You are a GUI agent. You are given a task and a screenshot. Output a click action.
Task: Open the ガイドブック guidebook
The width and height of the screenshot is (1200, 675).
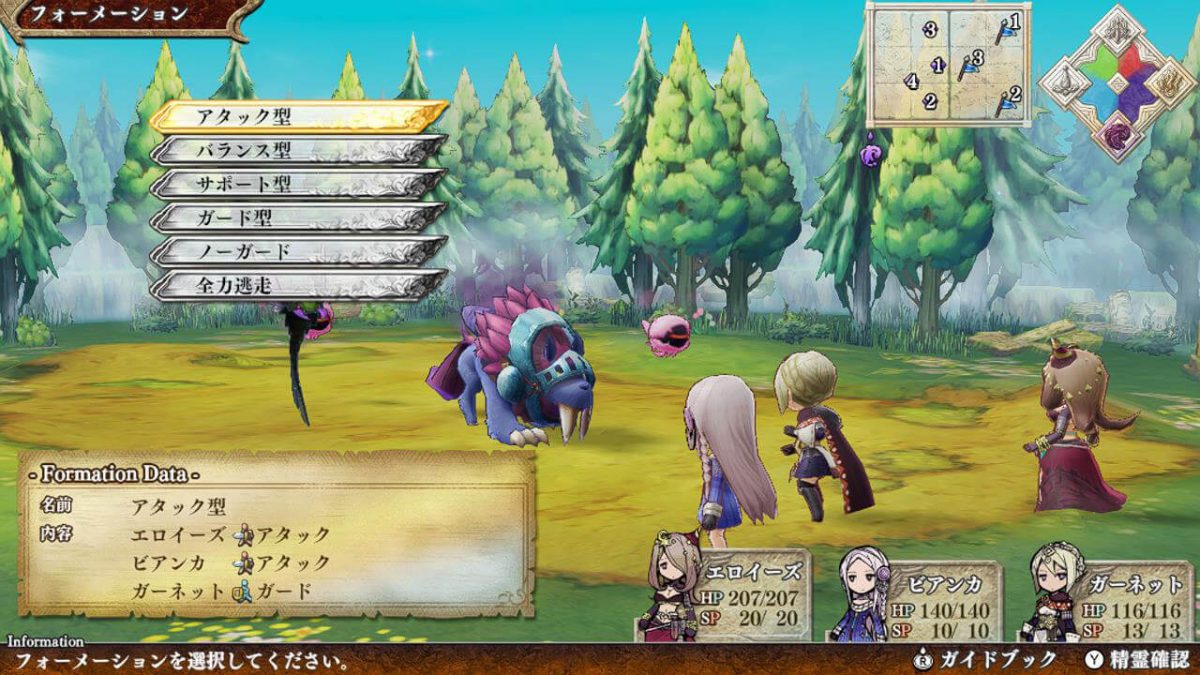tap(986, 660)
